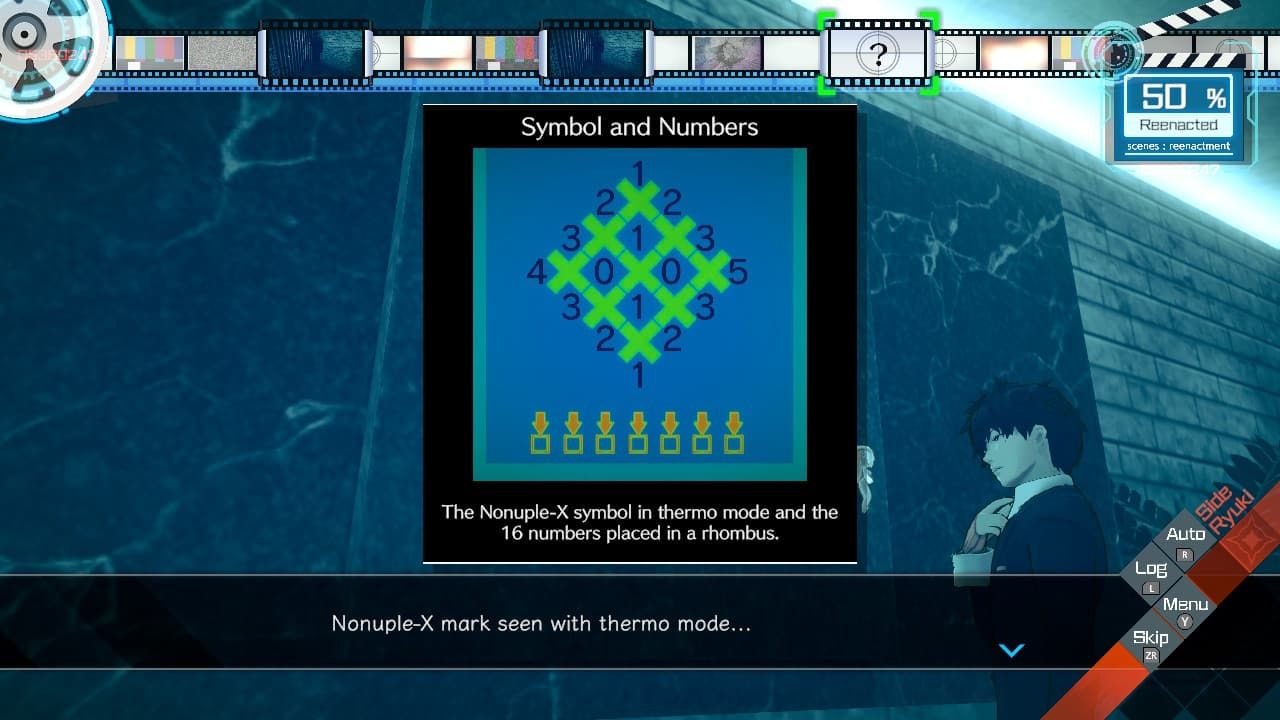The height and width of the screenshot is (720, 1280).
Task: Open the Menu option
Action: tap(1184, 602)
